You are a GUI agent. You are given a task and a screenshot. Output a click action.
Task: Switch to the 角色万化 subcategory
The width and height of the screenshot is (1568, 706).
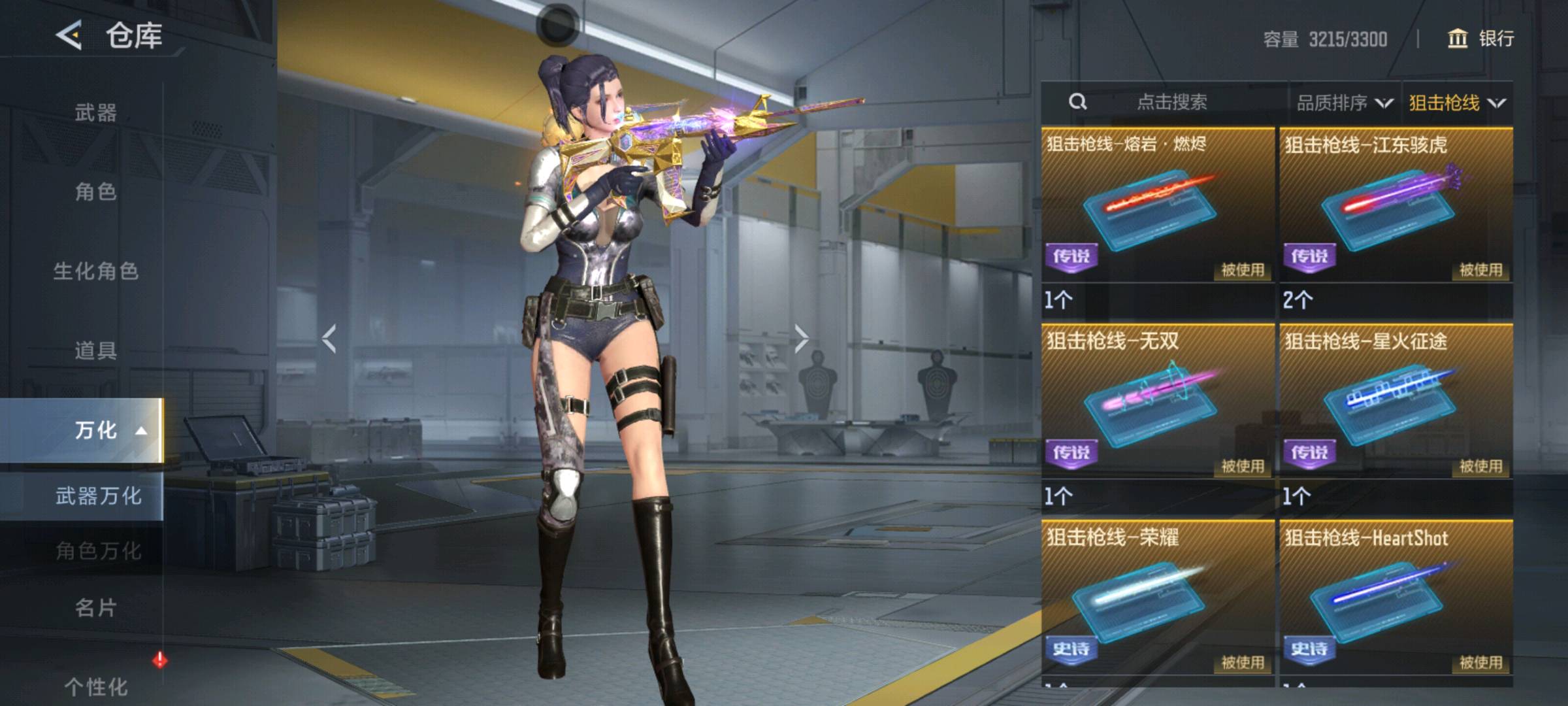[x=98, y=550]
